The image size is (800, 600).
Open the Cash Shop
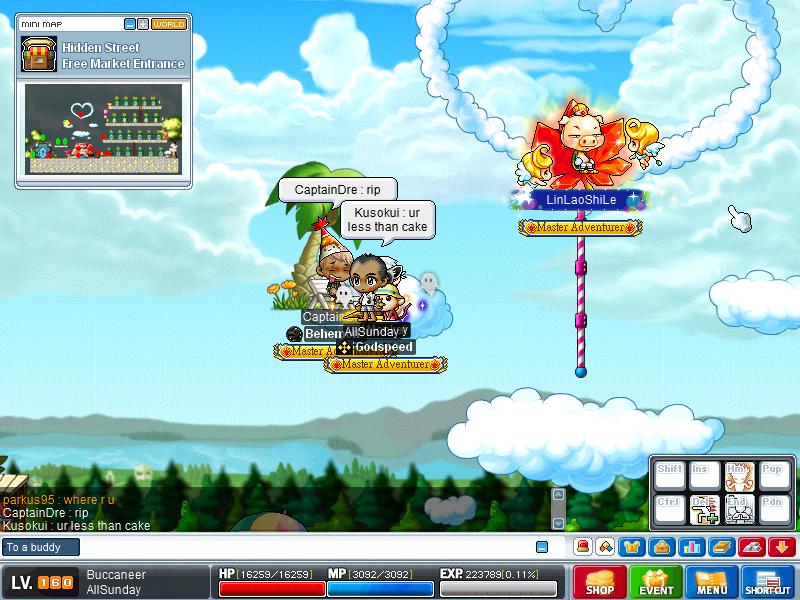(600, 582)
